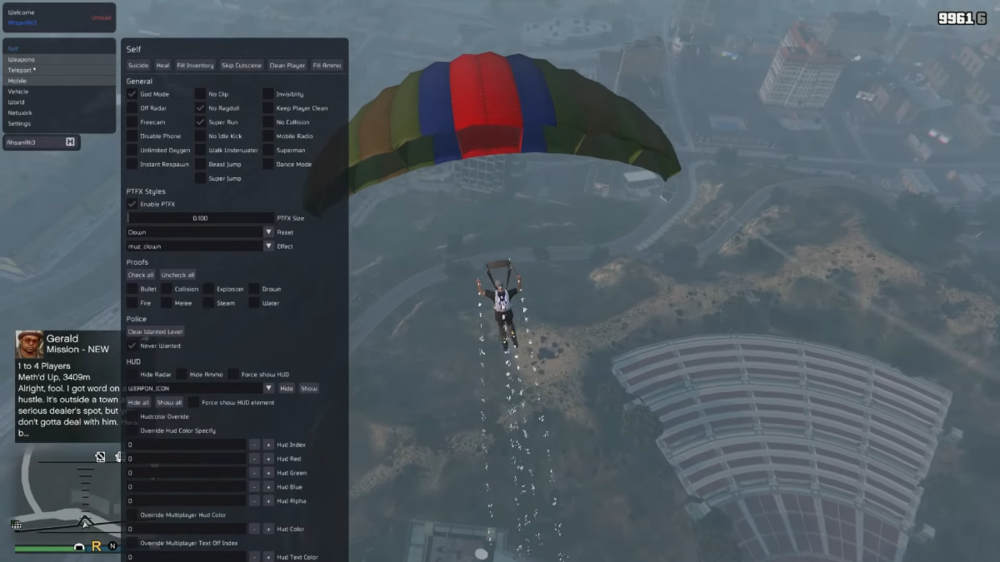The width and height of the screenshot is (1000, 562).
Task: Click the Heal button
Action: (163, 65)
